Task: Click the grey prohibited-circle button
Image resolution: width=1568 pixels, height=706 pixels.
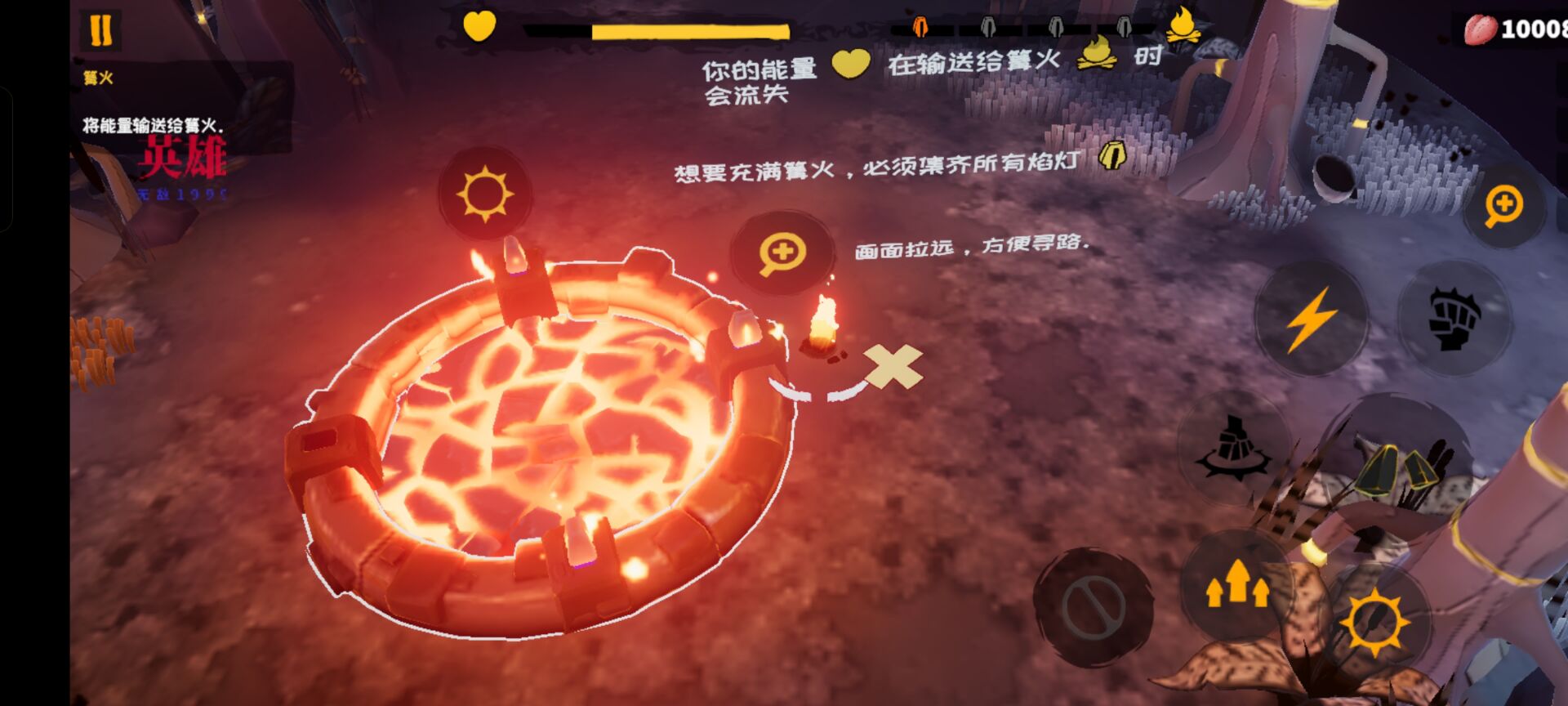Action: click(1093, 605)
